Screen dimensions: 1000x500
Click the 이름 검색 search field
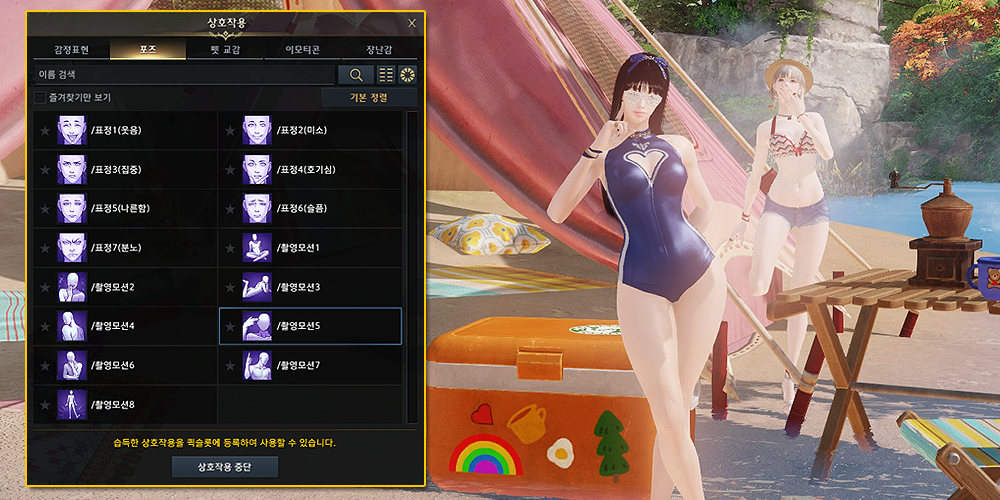pyautogui.click(x=184, y=75)
